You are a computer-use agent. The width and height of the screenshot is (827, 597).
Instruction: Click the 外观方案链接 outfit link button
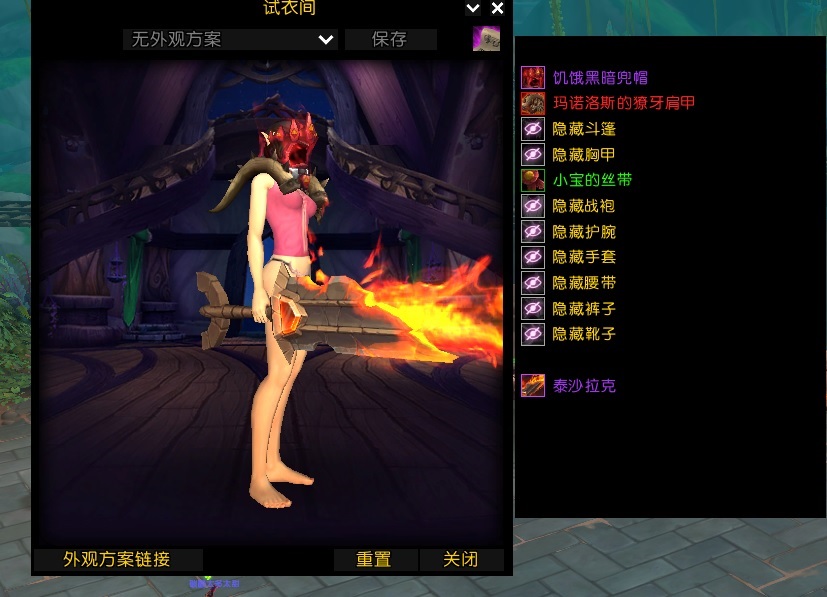coord(117,560)
